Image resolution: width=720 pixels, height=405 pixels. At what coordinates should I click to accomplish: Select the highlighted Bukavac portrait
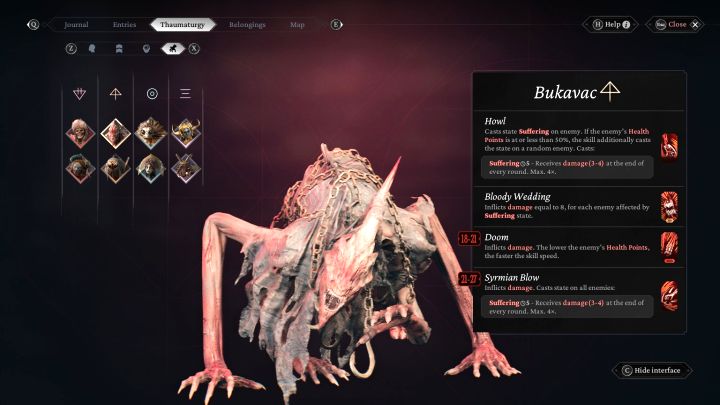point(115,133)
